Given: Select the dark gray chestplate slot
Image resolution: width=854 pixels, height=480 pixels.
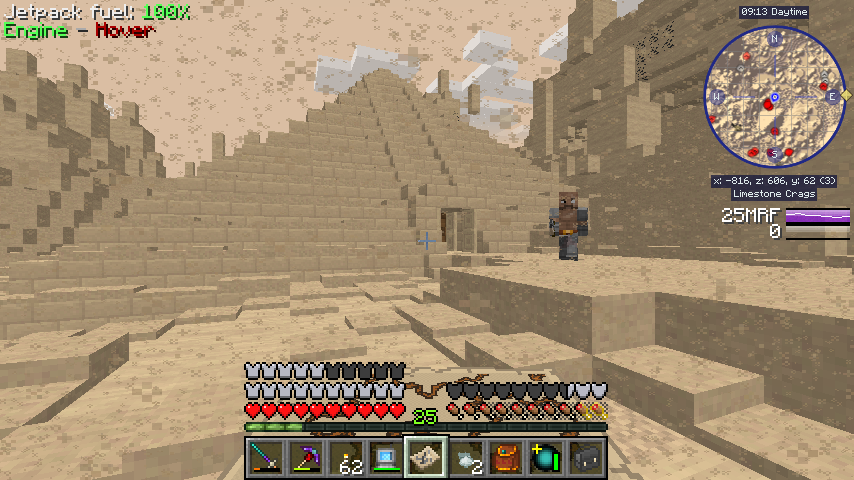Looking at the screenshot, I should coord(585,457).
